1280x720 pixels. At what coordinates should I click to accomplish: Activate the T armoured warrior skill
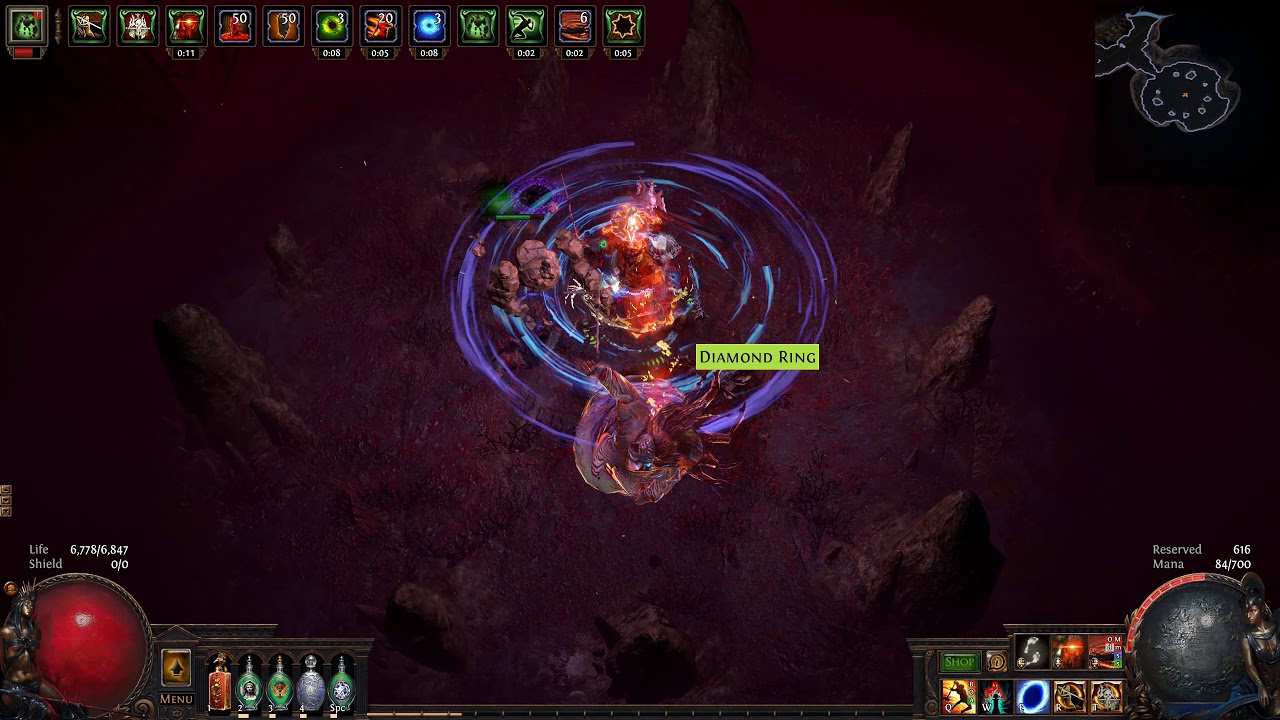click(1106, 696)
